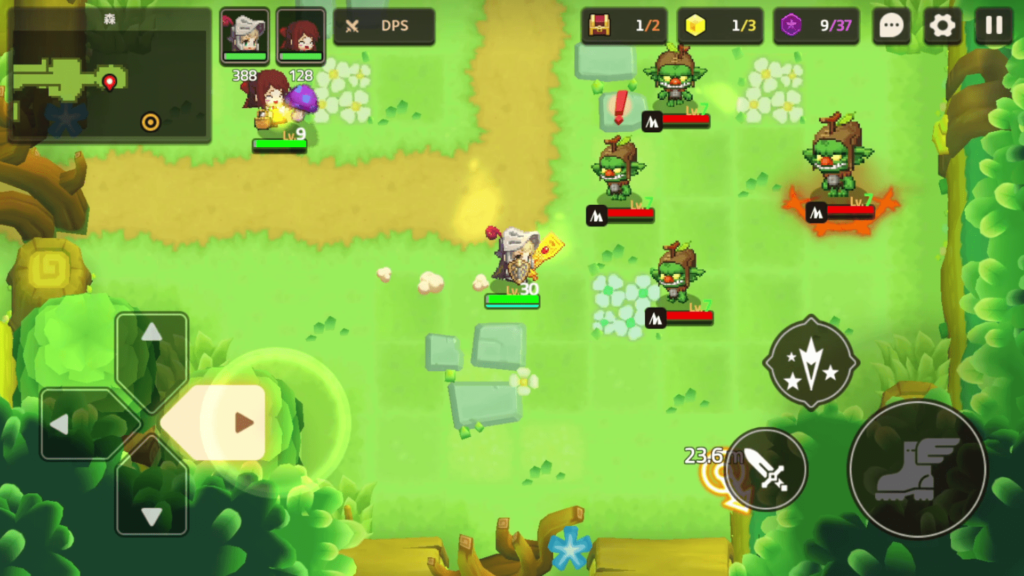Select the silver-helmet knight portrait
The width and height of the screenshot is (1024, 576).
pos(245,36)
